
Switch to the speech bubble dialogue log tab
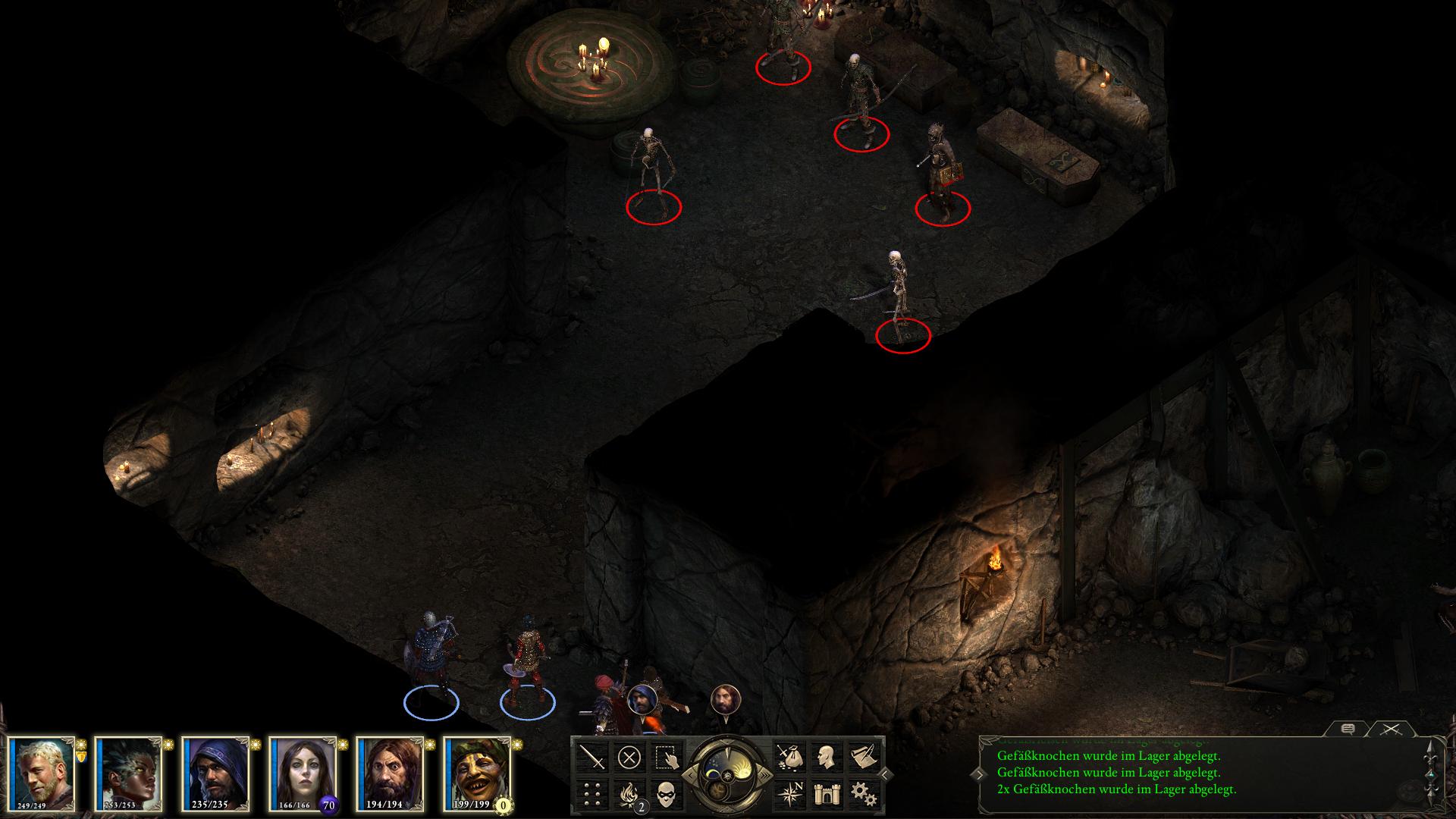point(1348,730)
